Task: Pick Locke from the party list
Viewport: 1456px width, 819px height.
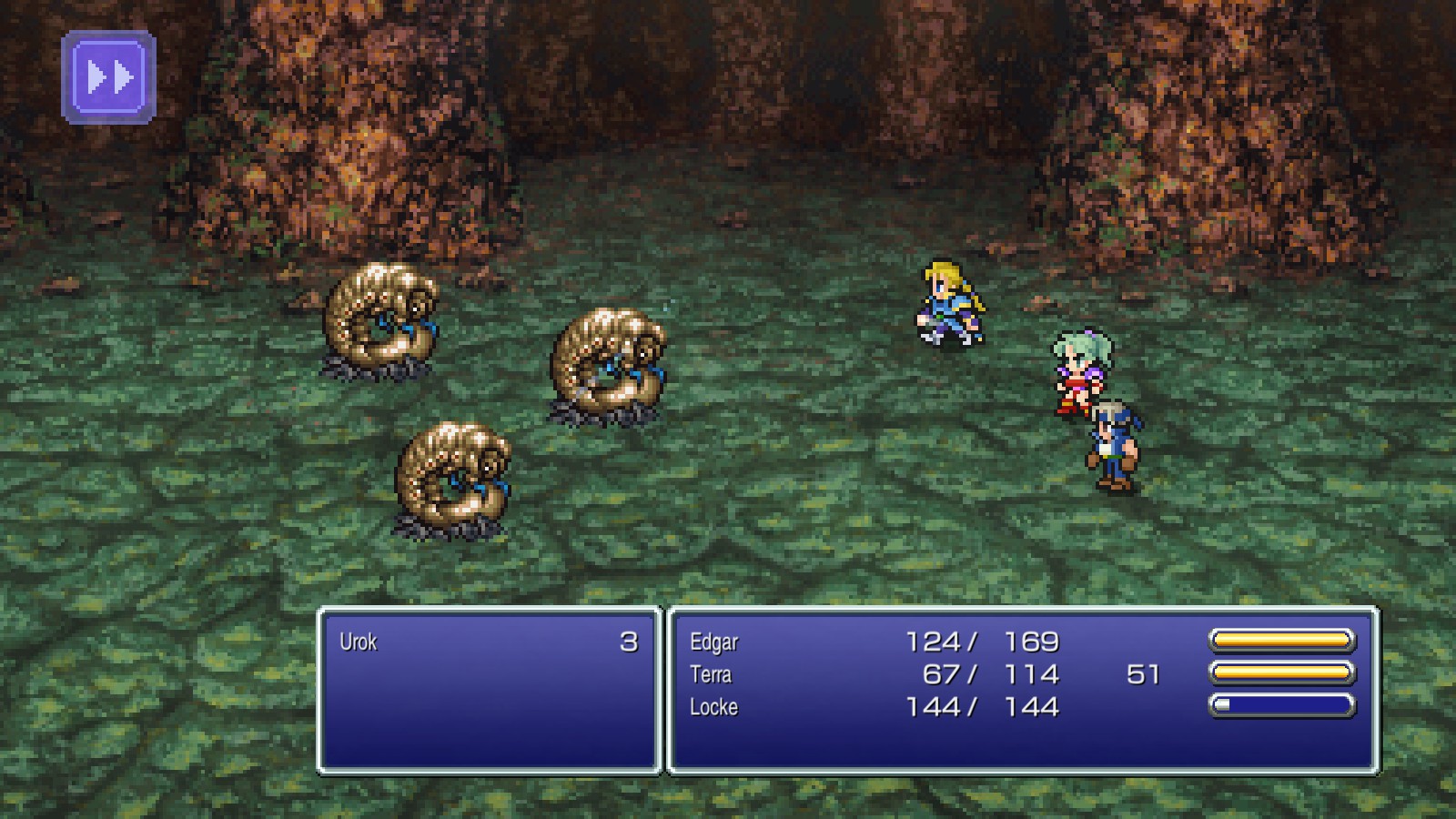Action: click(713, 707)
